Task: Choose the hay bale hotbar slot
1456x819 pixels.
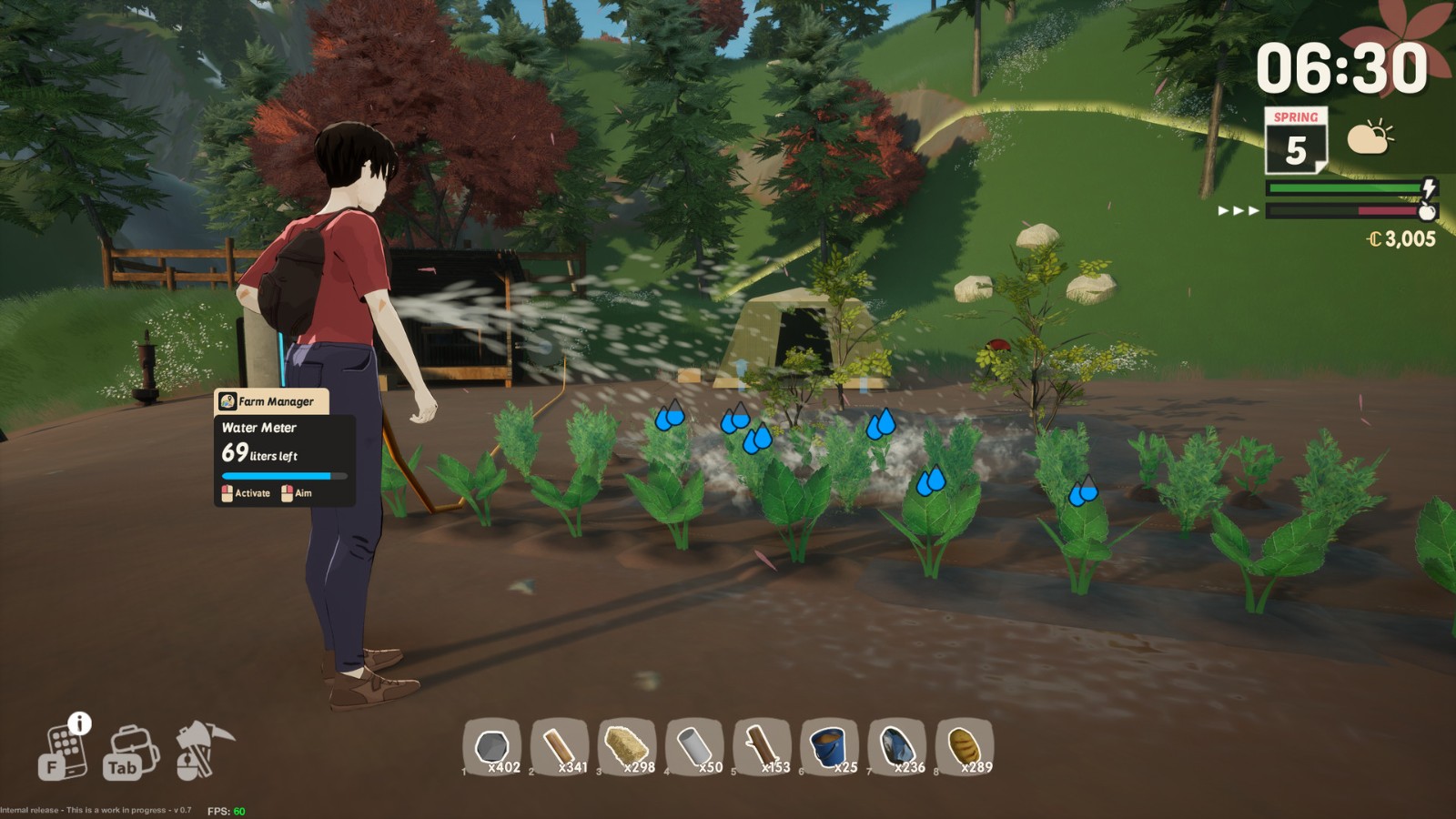Action: pyautogui.click(x=627, y=747)
